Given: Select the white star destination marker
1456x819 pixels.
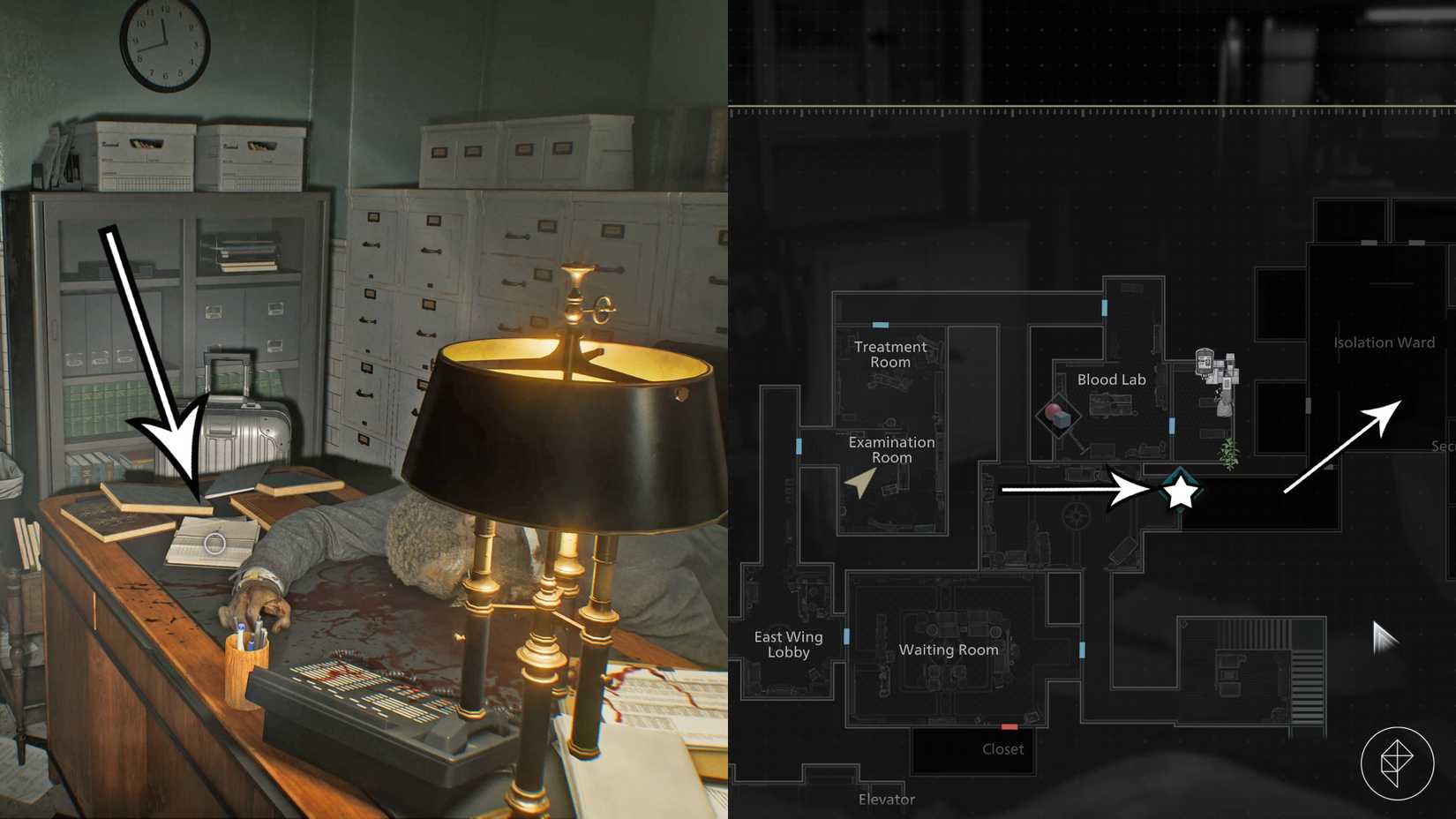Looking at the screenshot, I should click(x=1178, y=494).
